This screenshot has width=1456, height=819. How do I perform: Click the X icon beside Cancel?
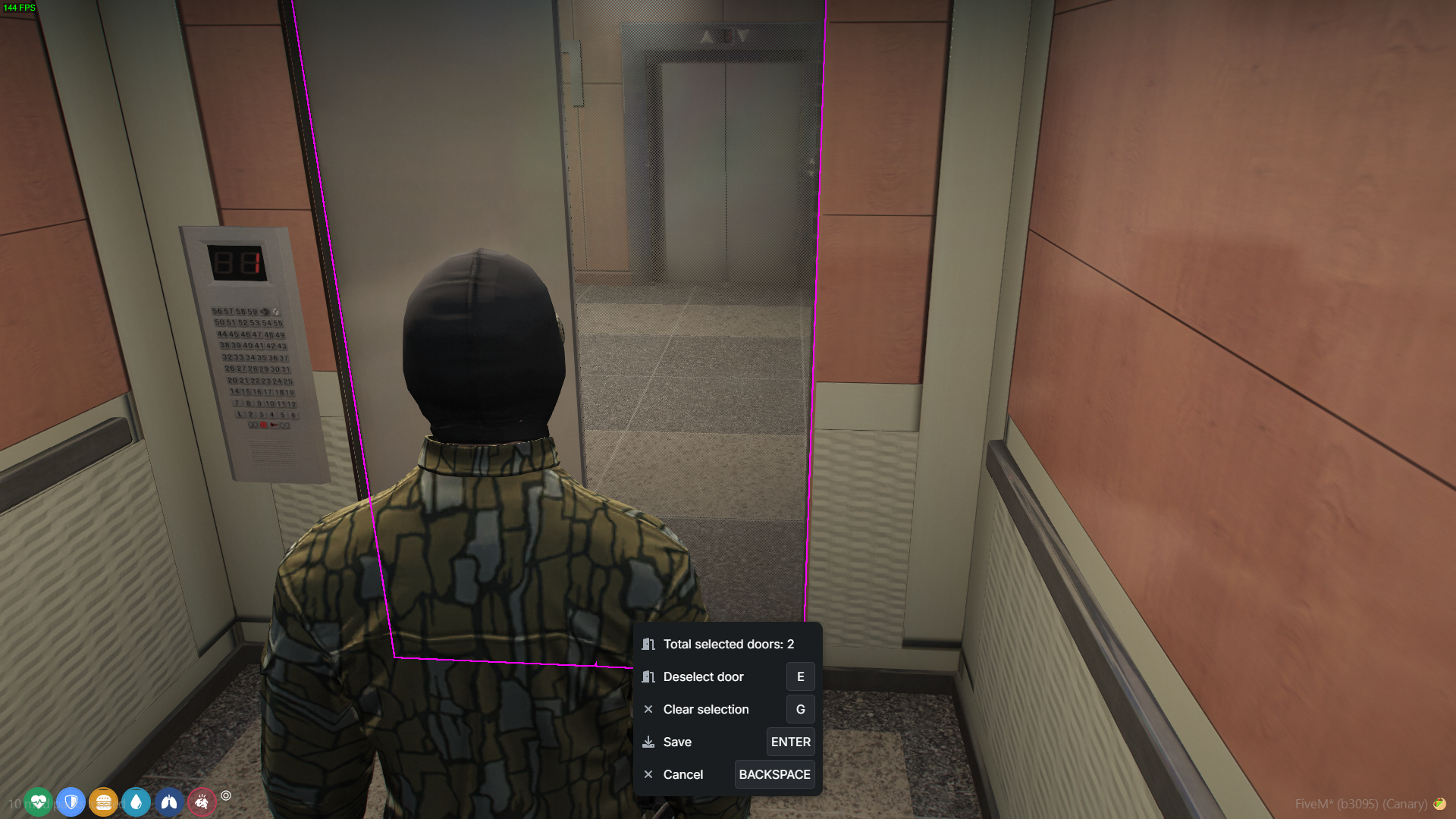648,774
